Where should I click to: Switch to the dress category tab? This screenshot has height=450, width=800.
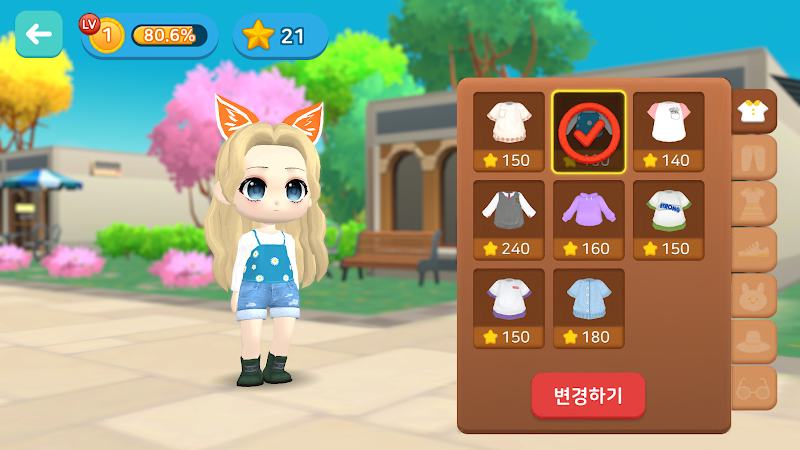754,204
